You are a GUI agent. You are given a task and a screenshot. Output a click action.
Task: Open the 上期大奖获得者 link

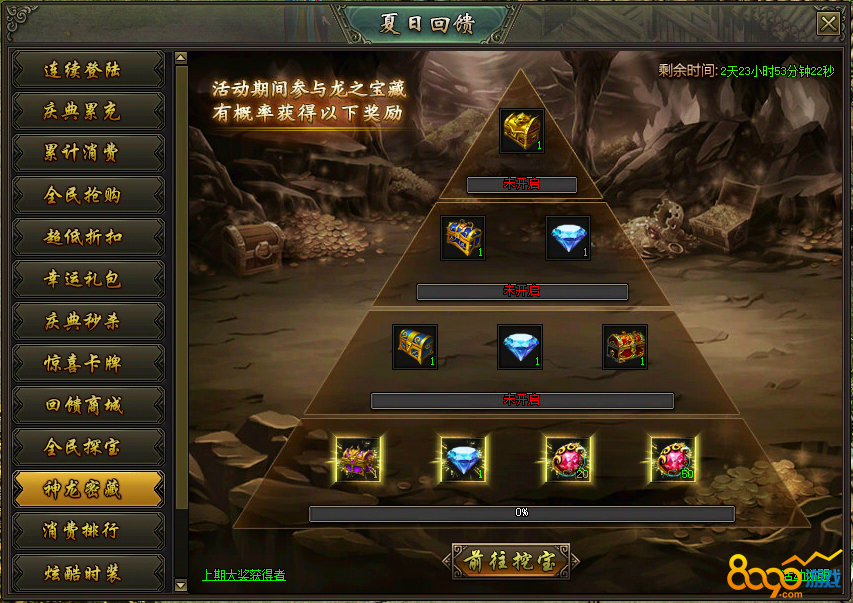(x=244, y=575)
